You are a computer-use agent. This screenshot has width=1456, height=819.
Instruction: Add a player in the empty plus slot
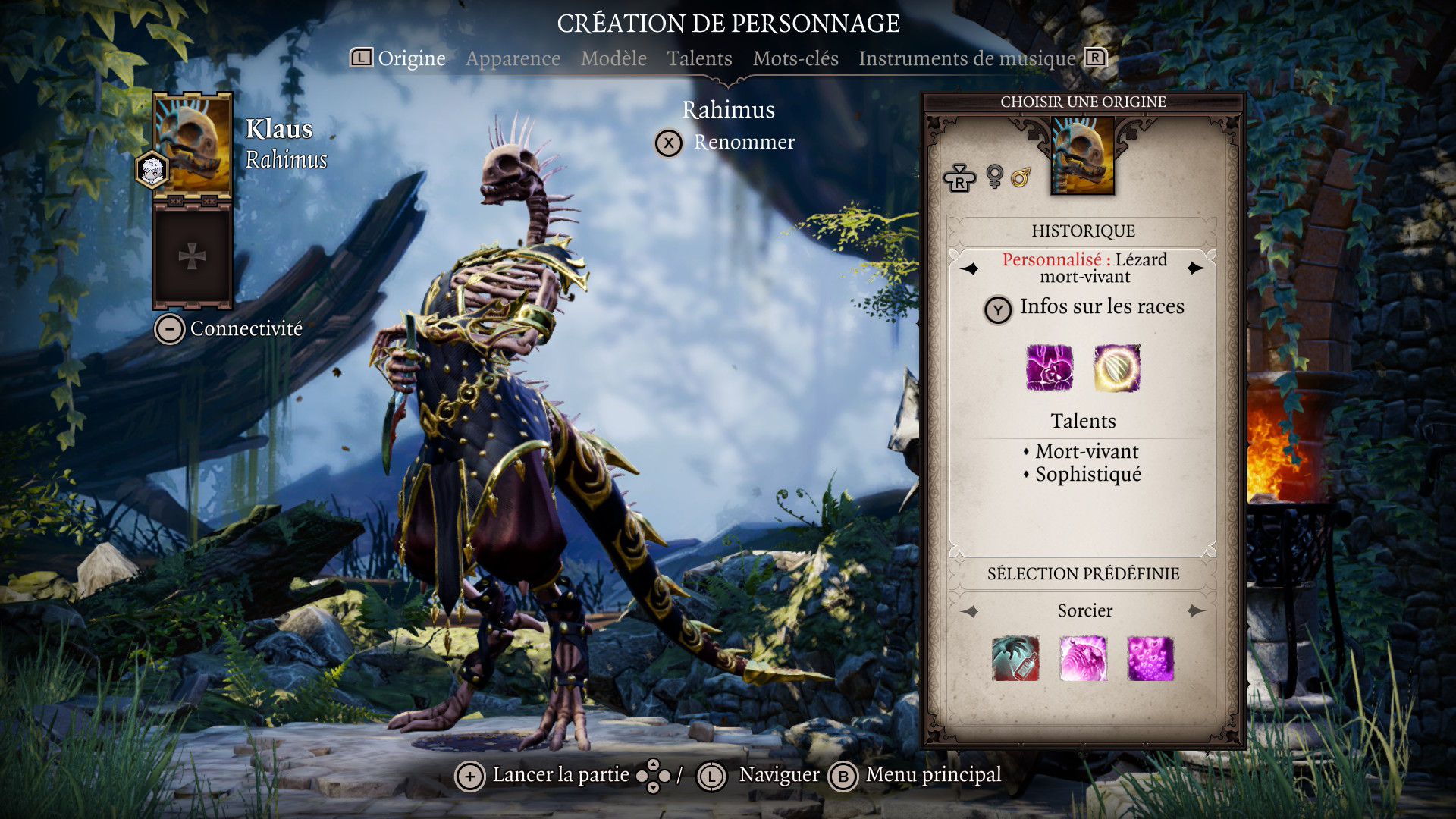192,257
